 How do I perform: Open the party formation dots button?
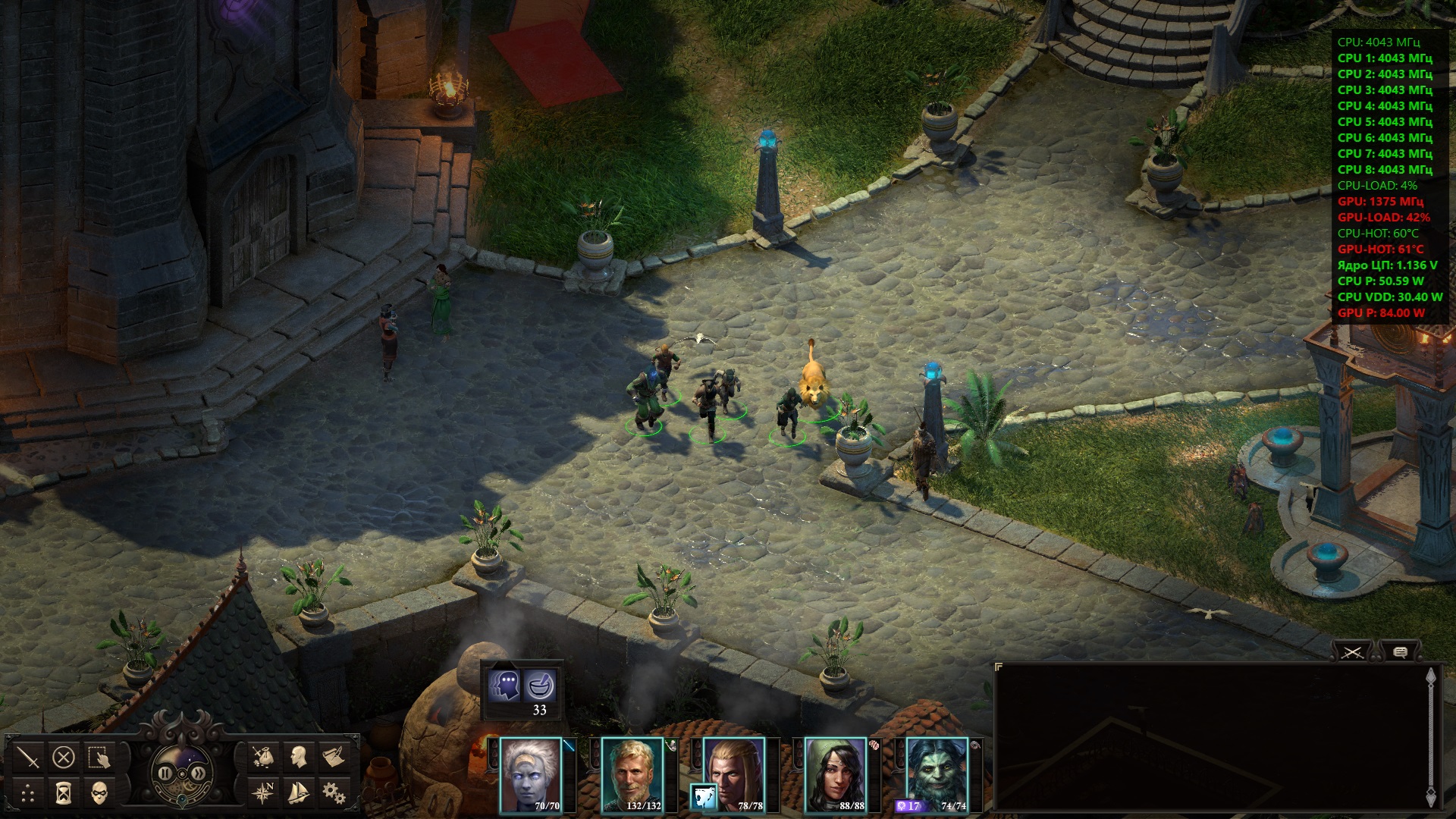point(28,793)
